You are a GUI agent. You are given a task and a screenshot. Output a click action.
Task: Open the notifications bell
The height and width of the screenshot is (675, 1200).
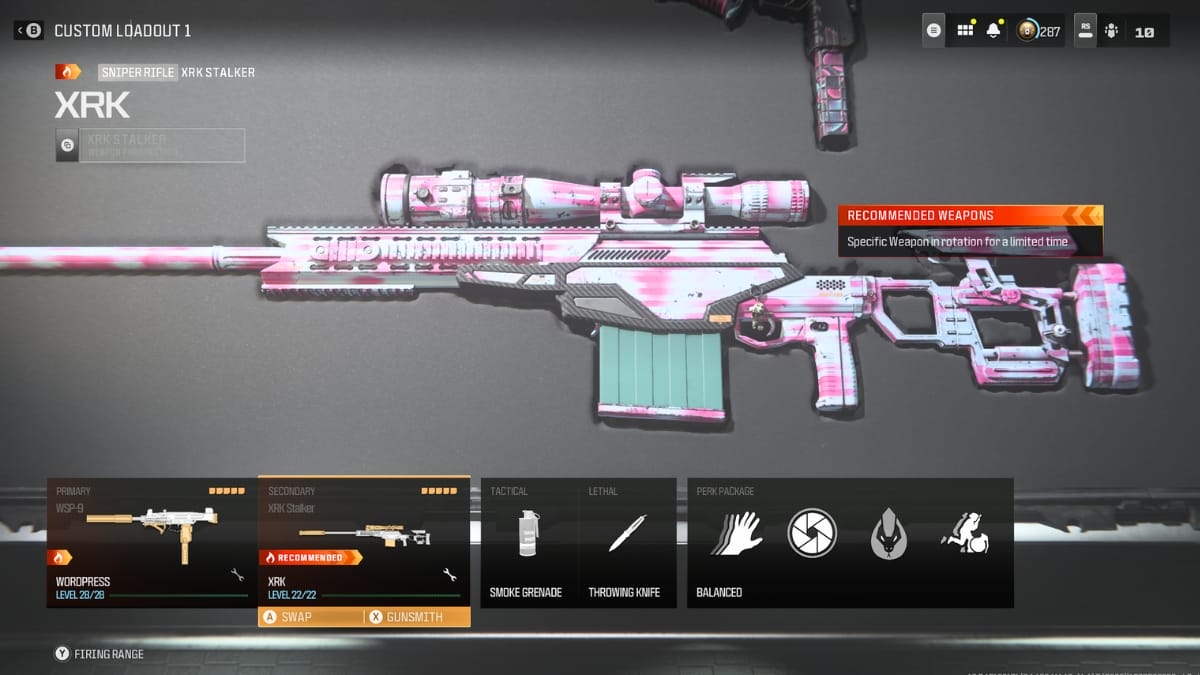click(x=993, y=31)
